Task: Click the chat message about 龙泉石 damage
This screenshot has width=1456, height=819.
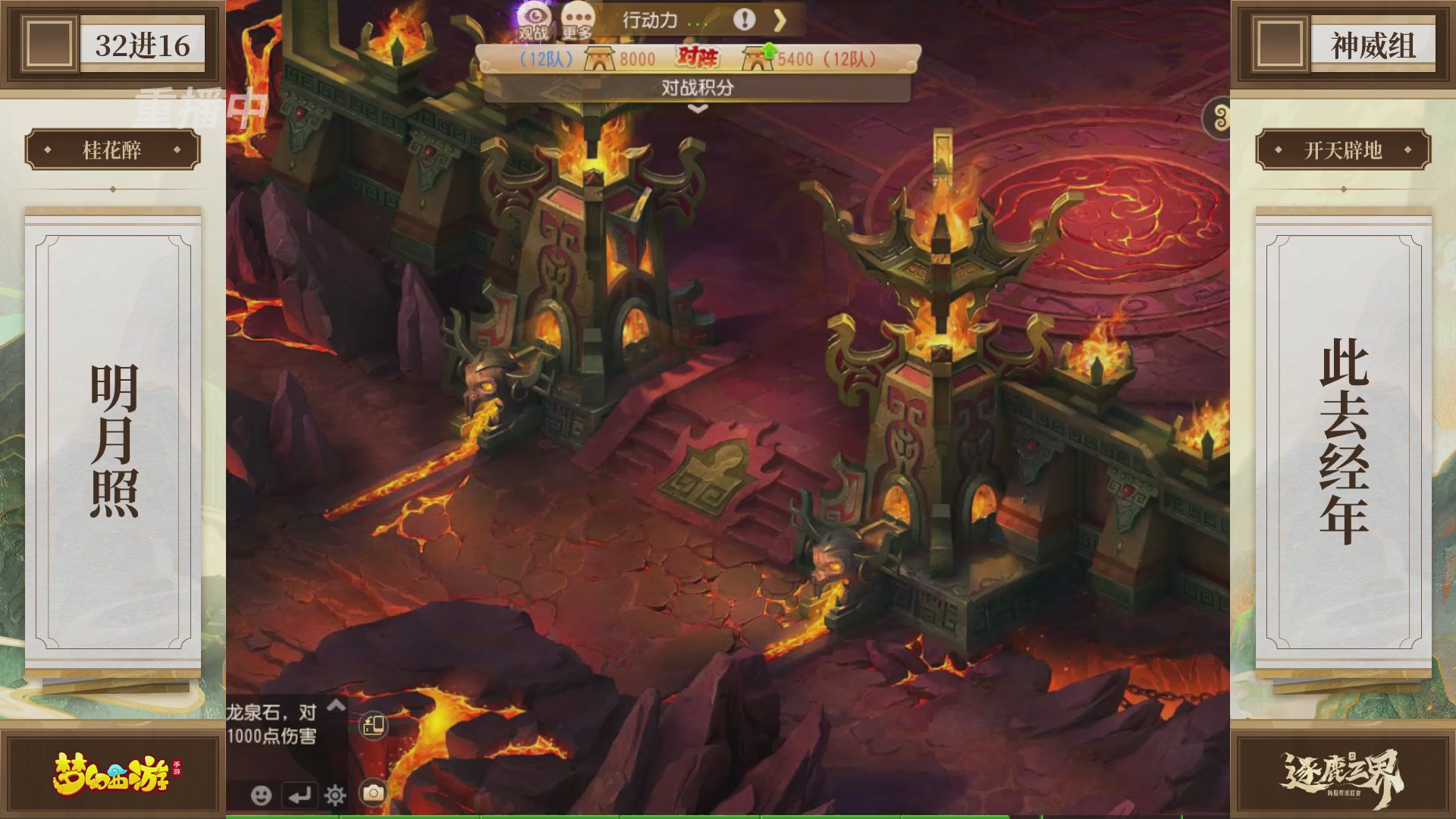Action: 271,724
